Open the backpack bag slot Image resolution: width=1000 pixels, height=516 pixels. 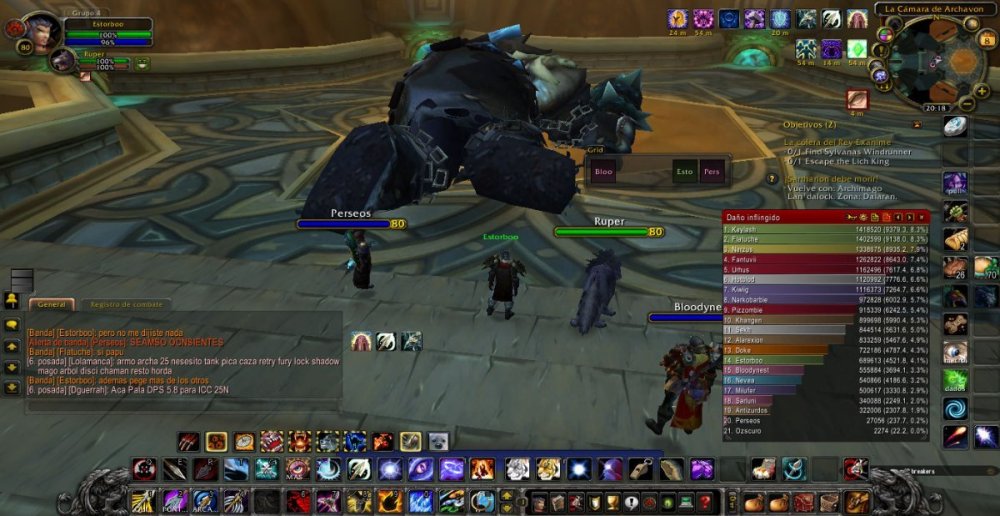click(857, 500)
